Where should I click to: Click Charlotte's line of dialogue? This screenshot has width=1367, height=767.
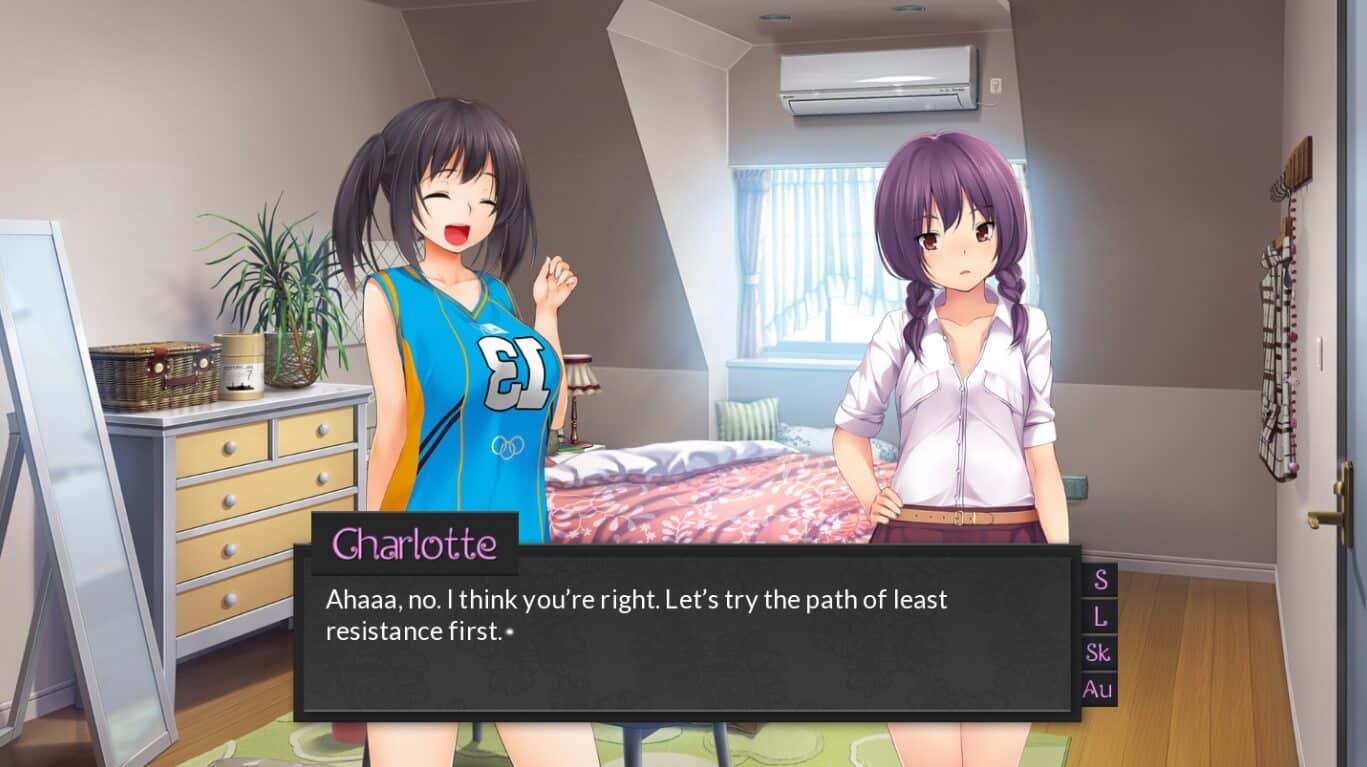(x=635, y=600)
